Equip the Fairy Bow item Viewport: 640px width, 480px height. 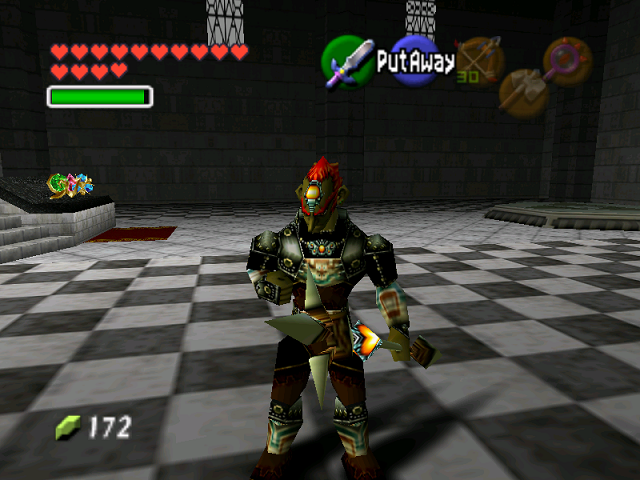(x=478, y=59)
